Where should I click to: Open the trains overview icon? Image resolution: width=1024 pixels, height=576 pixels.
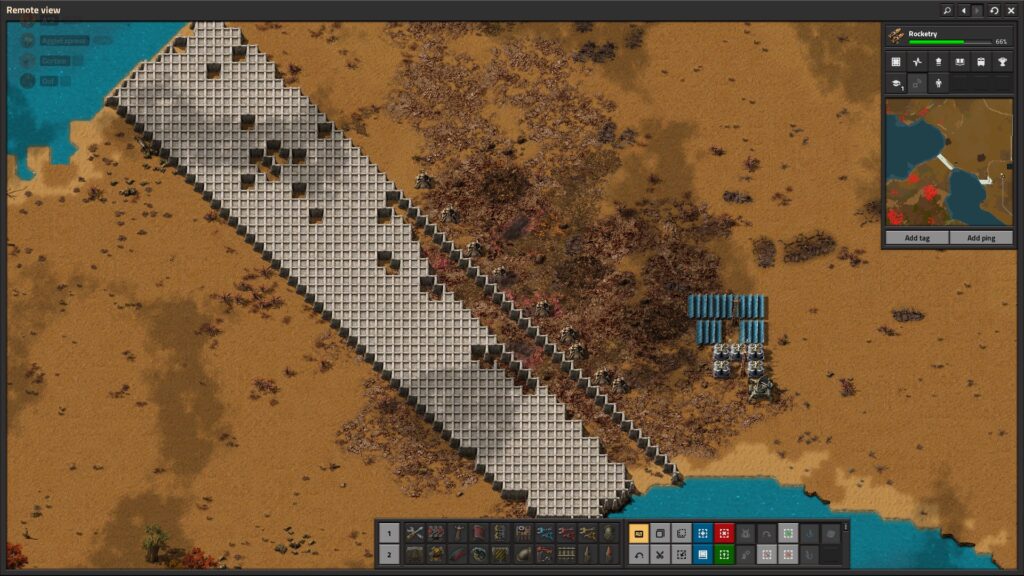[981, 62]
